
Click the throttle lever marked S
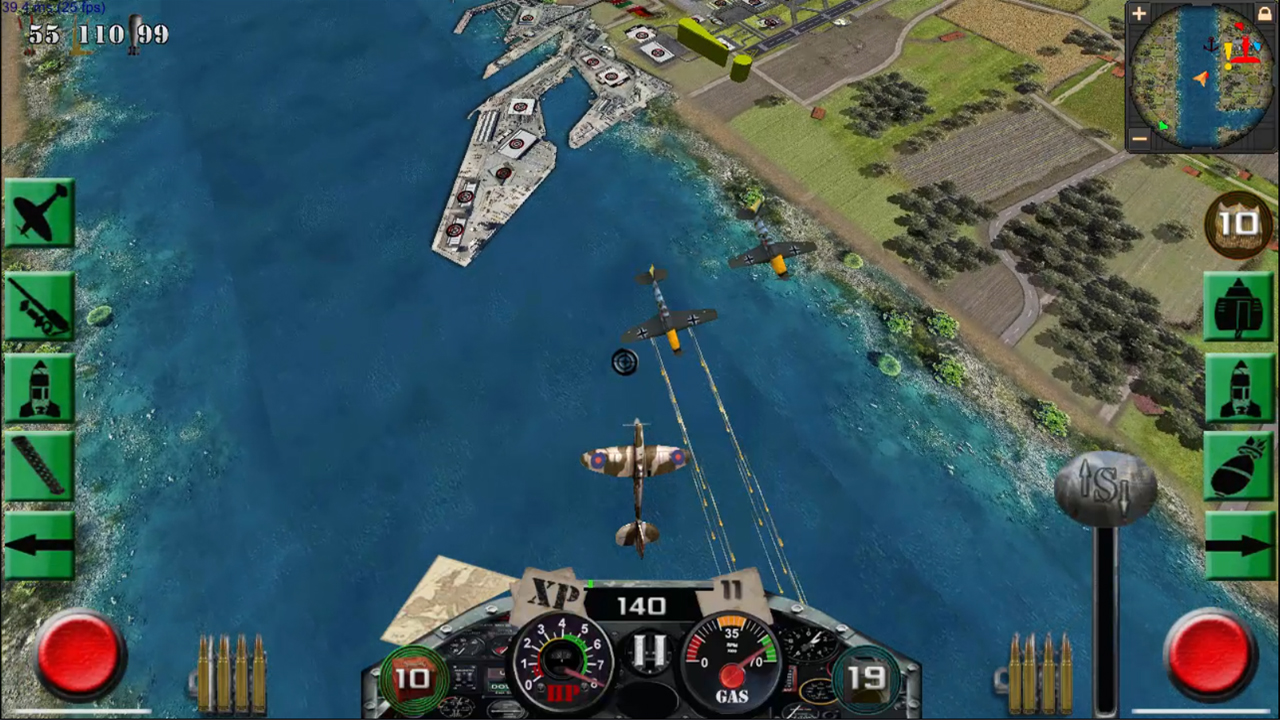coord(1103,485)
